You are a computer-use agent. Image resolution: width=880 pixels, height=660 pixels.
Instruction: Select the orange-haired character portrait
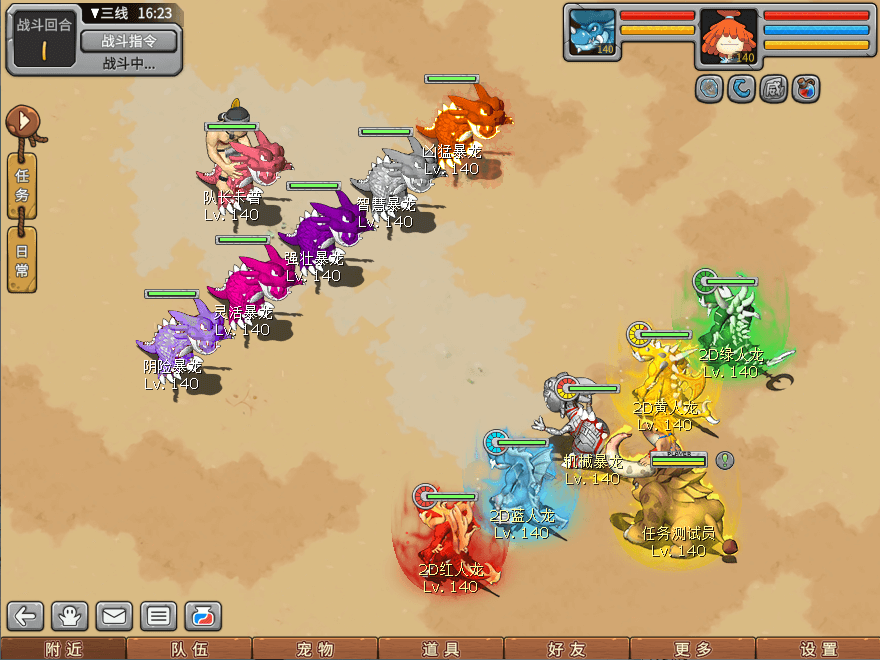pyautogui.click(x=728, y=35)
